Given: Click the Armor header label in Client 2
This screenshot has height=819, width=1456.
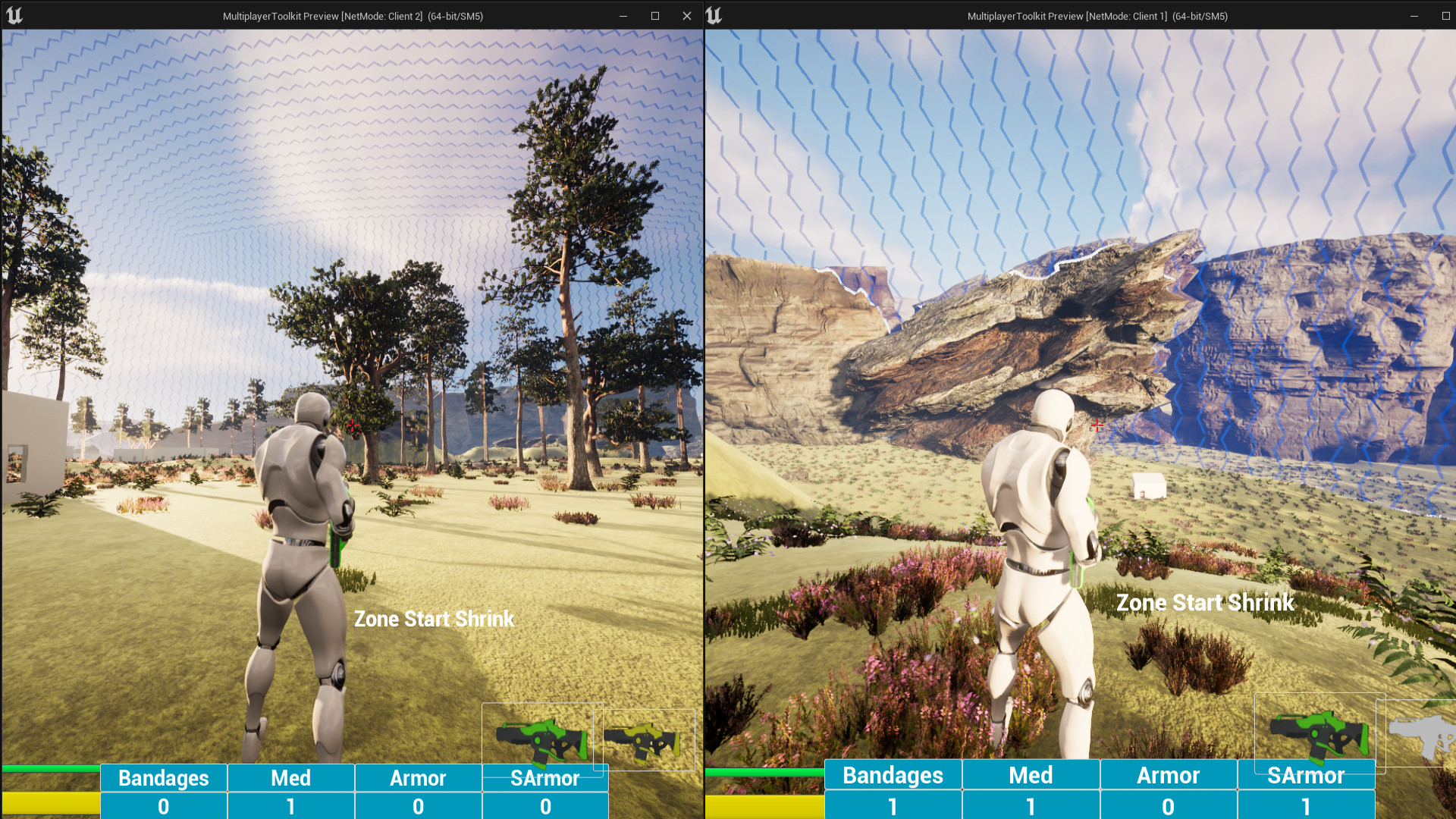Looking at the screenshot, I should click(x=418, y=777).
